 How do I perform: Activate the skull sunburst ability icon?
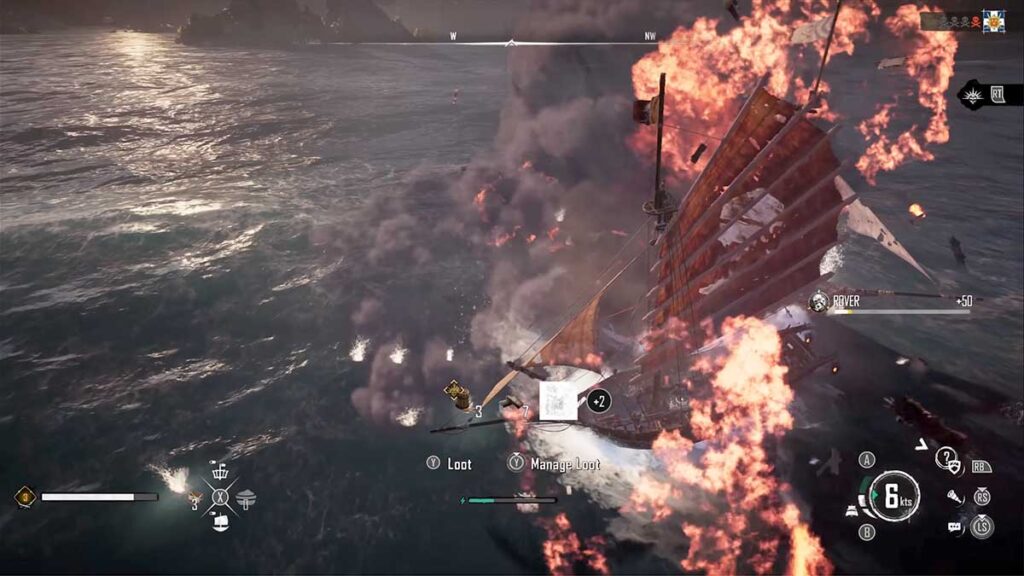971,95
